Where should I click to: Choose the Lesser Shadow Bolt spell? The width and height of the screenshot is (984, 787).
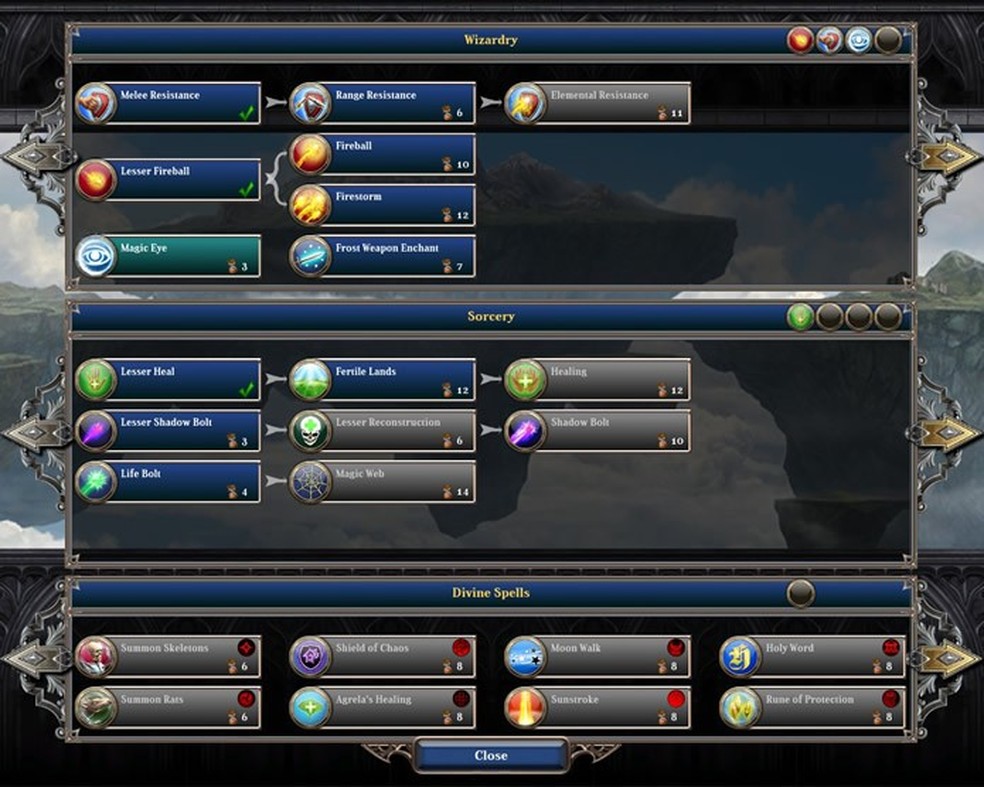(x=168, y=431)
